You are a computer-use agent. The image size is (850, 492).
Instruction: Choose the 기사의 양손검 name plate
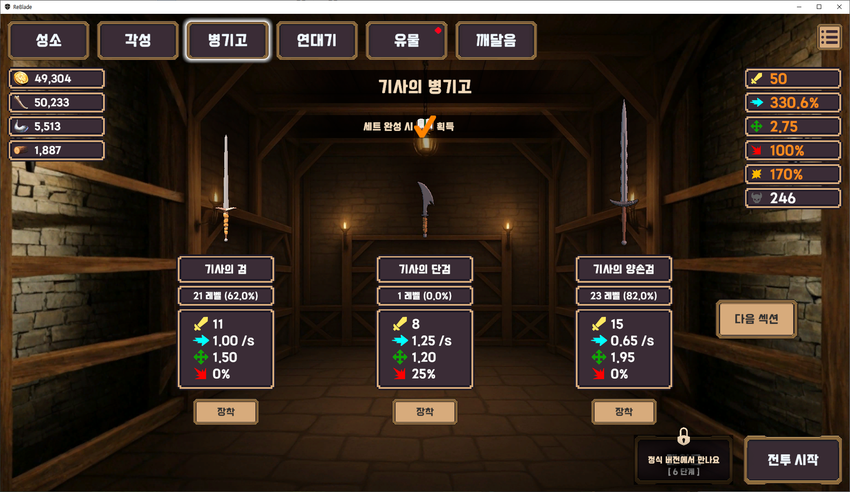click(x=624, y=269)
